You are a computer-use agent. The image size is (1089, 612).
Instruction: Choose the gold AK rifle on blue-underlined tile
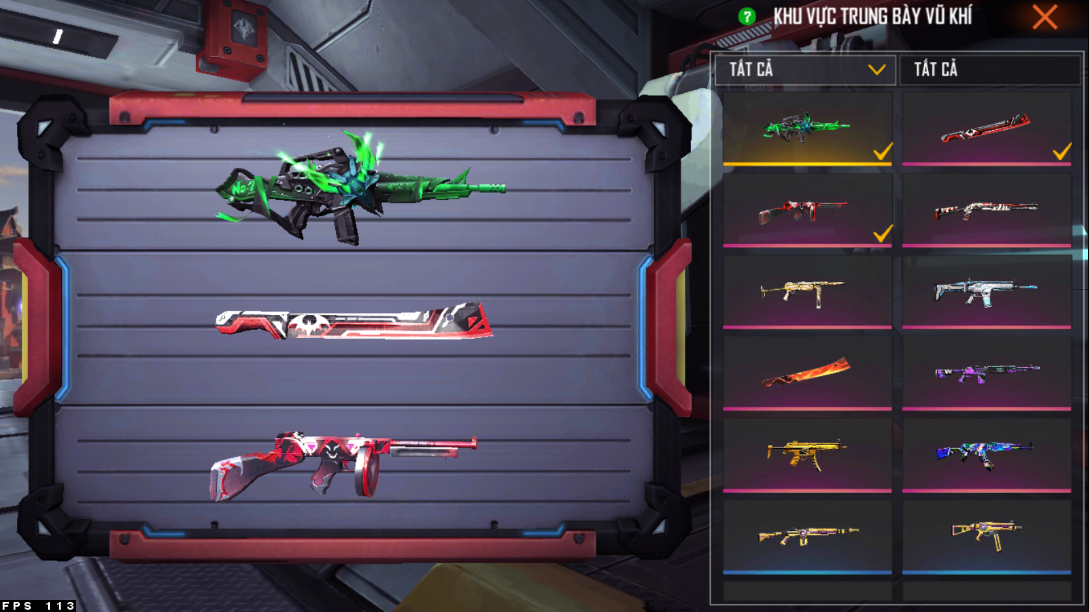[x=807, y=535]
